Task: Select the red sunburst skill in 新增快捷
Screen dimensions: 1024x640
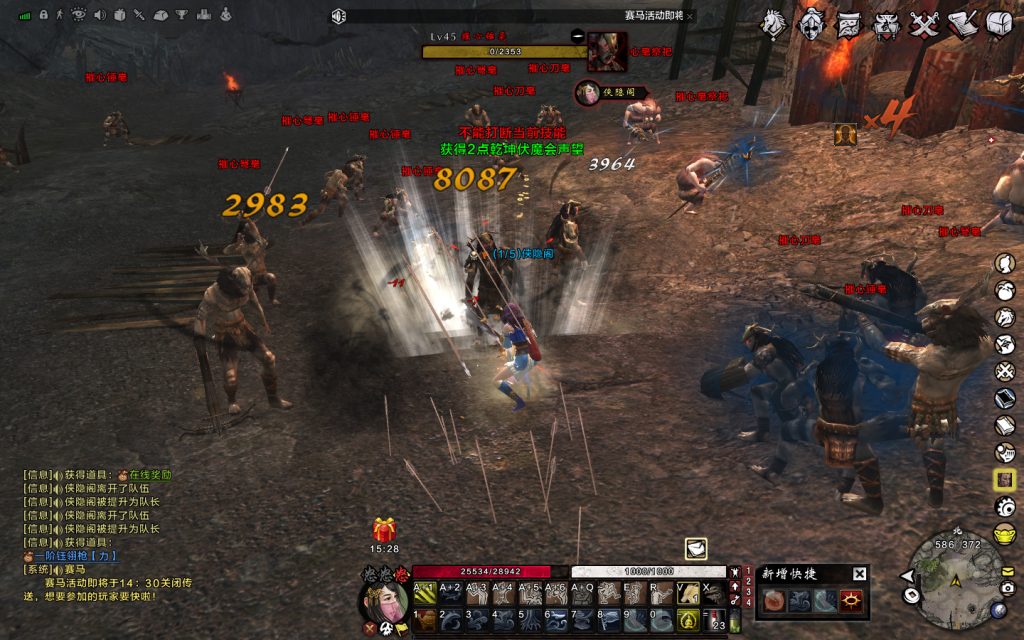Action: tap(851, 600)
